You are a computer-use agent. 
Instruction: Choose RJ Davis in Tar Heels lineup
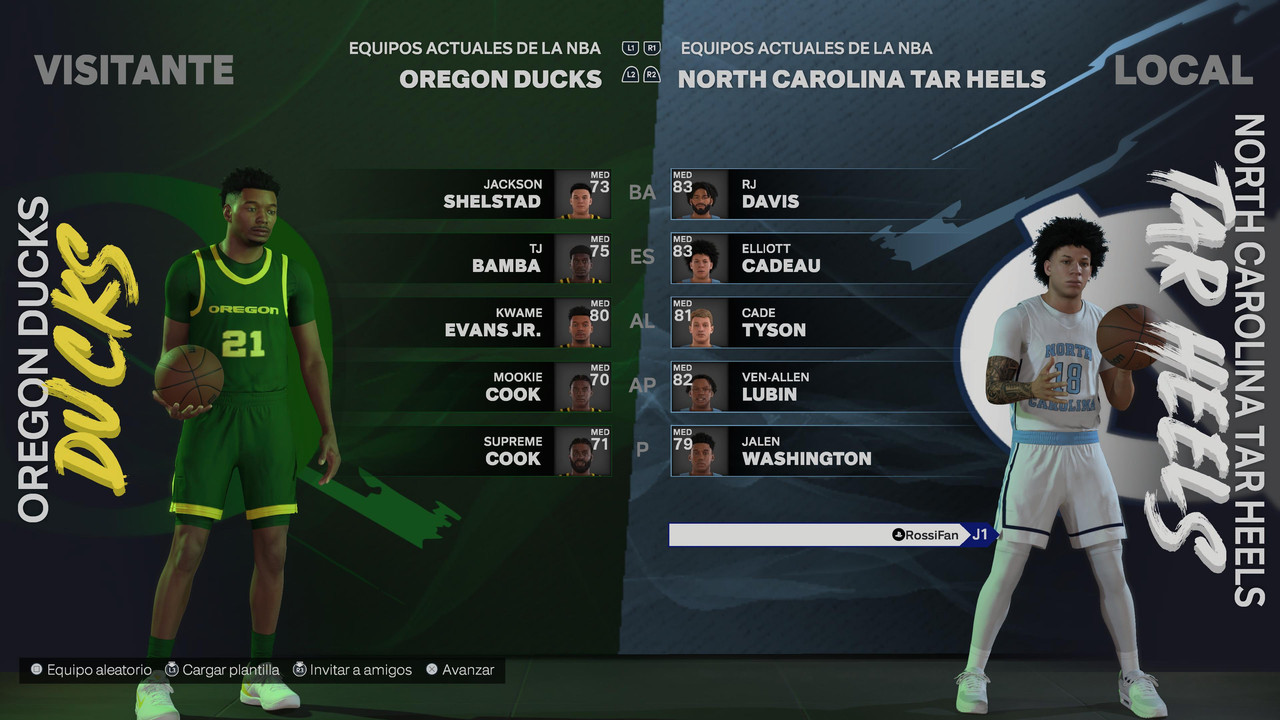pos(800,194)
